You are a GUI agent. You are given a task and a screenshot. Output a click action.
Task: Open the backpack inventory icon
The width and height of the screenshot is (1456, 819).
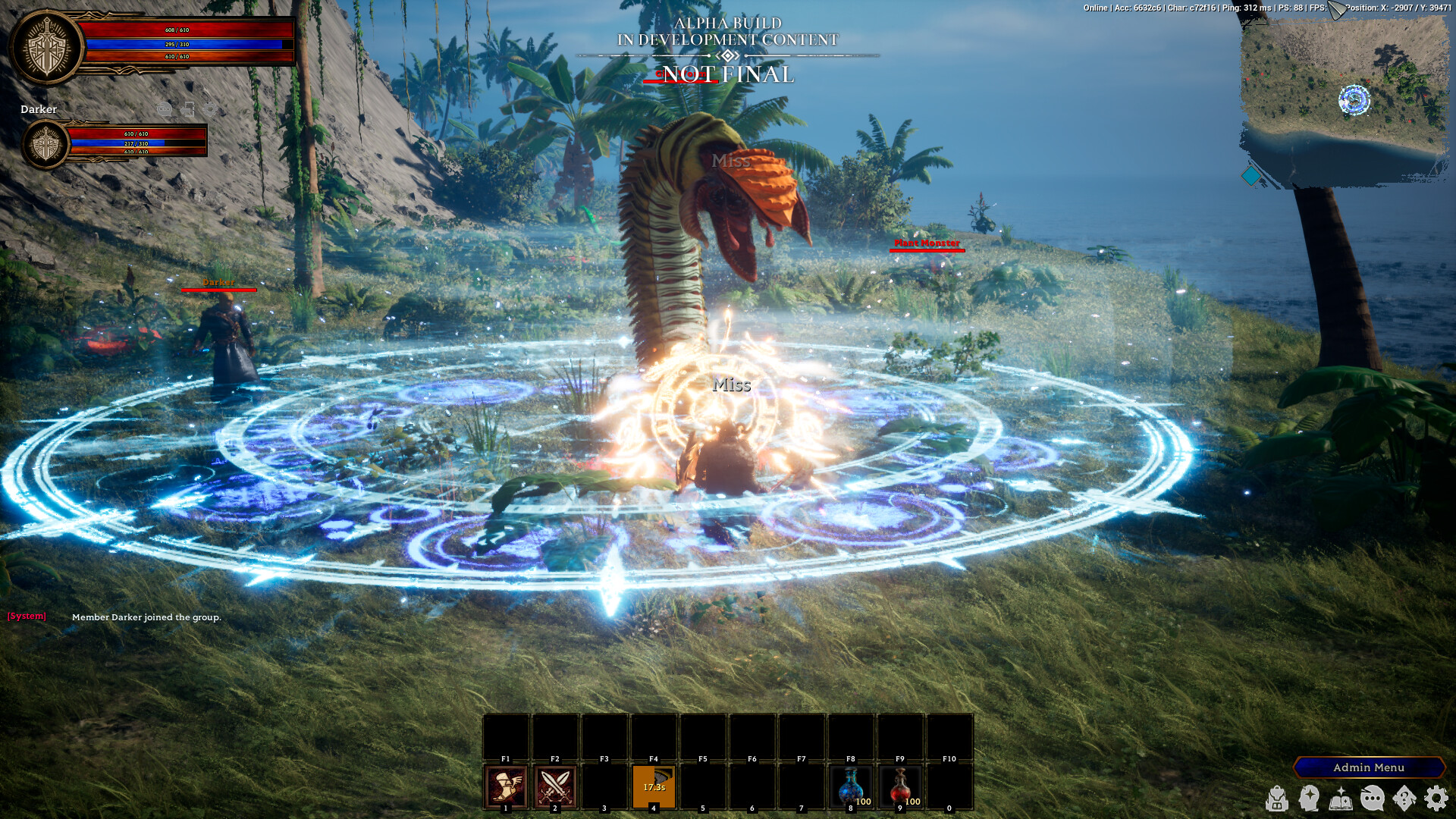[1277, 799]
